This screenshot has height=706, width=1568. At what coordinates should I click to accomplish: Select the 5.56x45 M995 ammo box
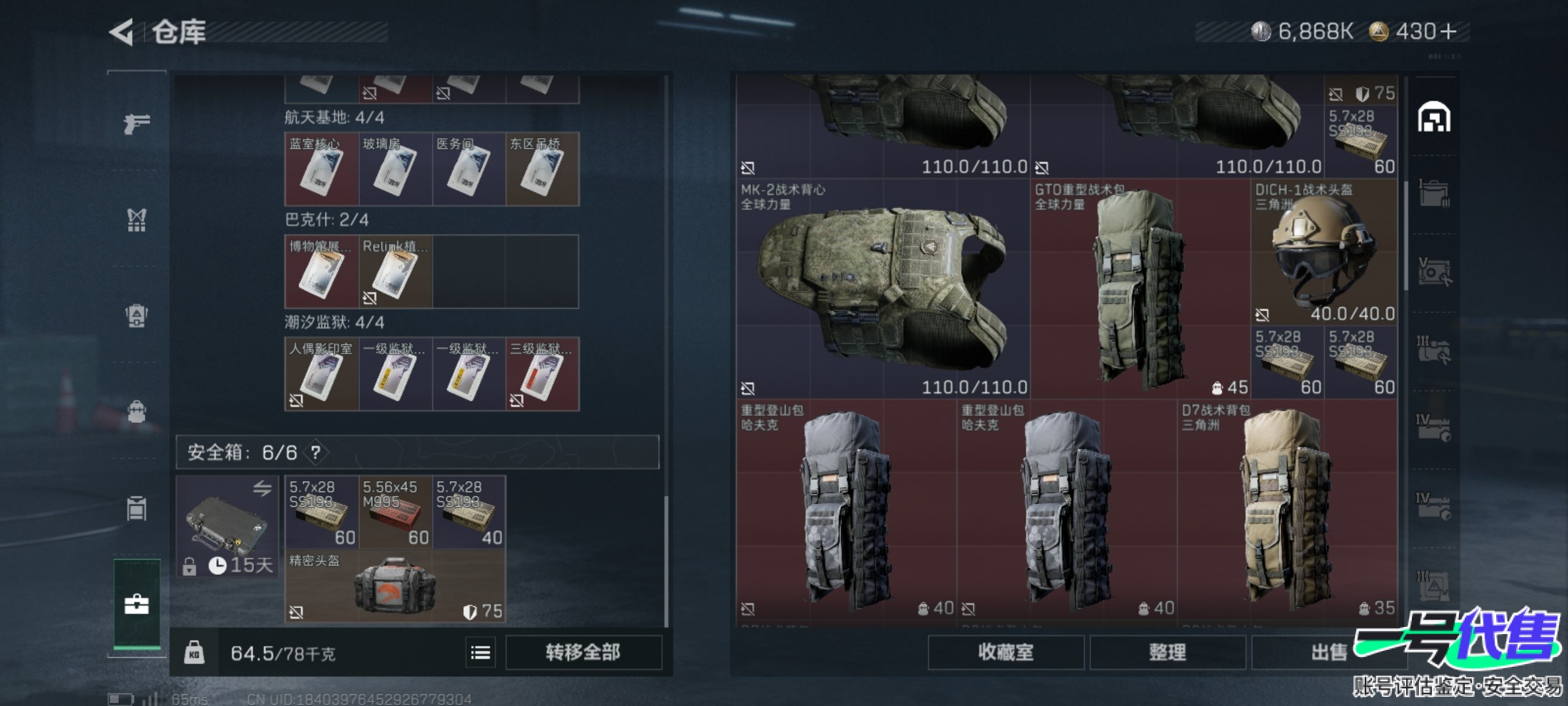point(395,512)
